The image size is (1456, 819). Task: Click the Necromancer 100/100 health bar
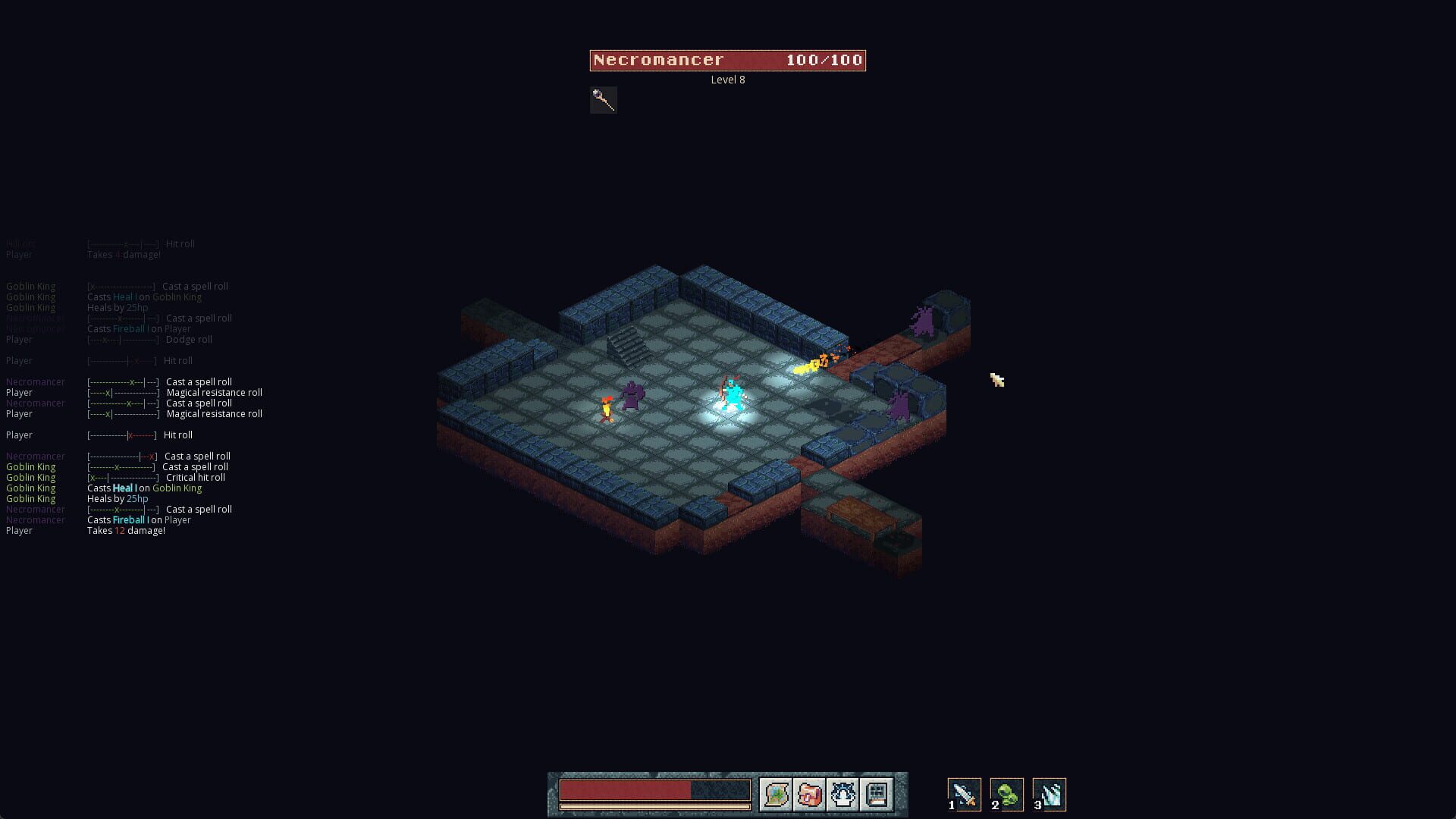727,60
